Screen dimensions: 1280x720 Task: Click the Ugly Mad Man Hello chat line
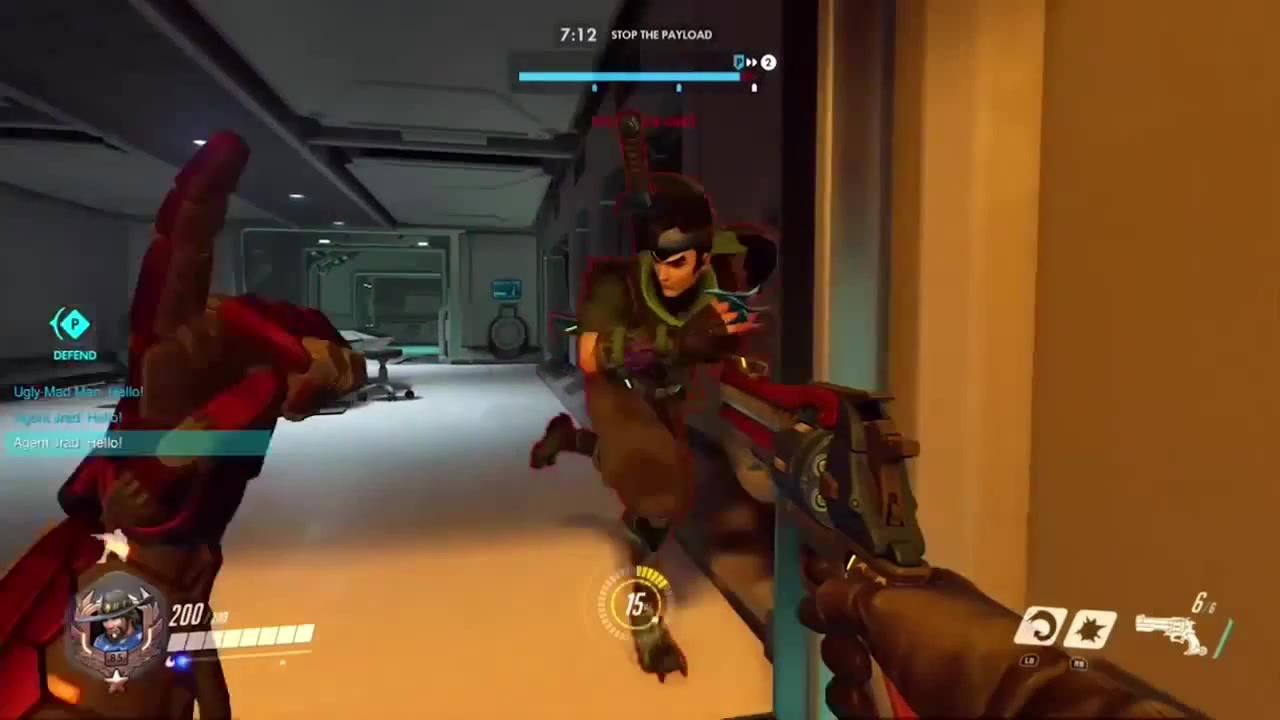click(78, 392)
